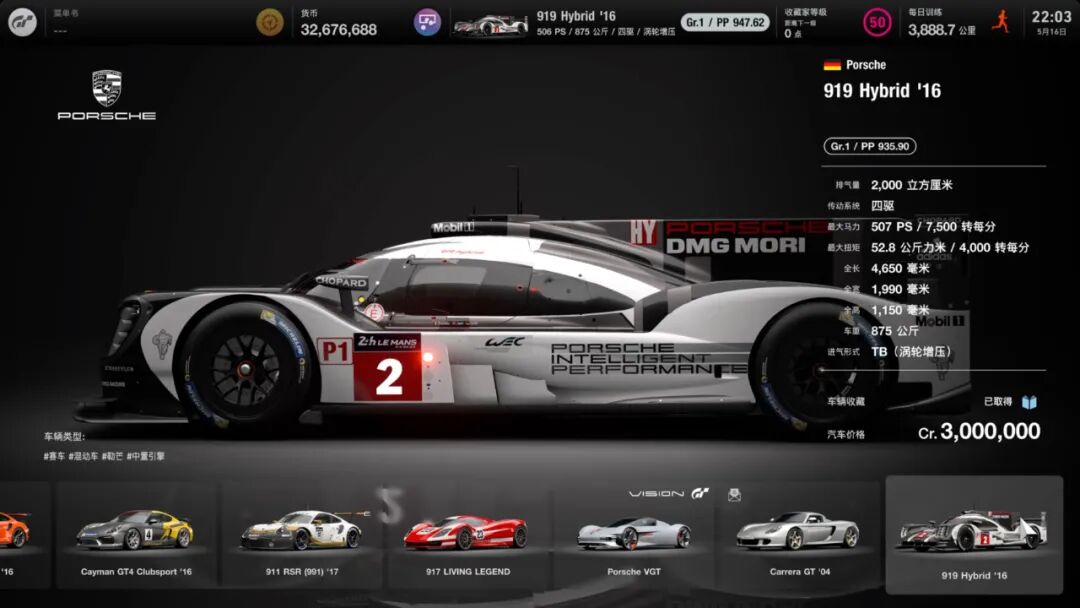The height and width of the screenshot is (608, 1080).
Task: Open the collector level 50 badge
Action: (877, 22)
